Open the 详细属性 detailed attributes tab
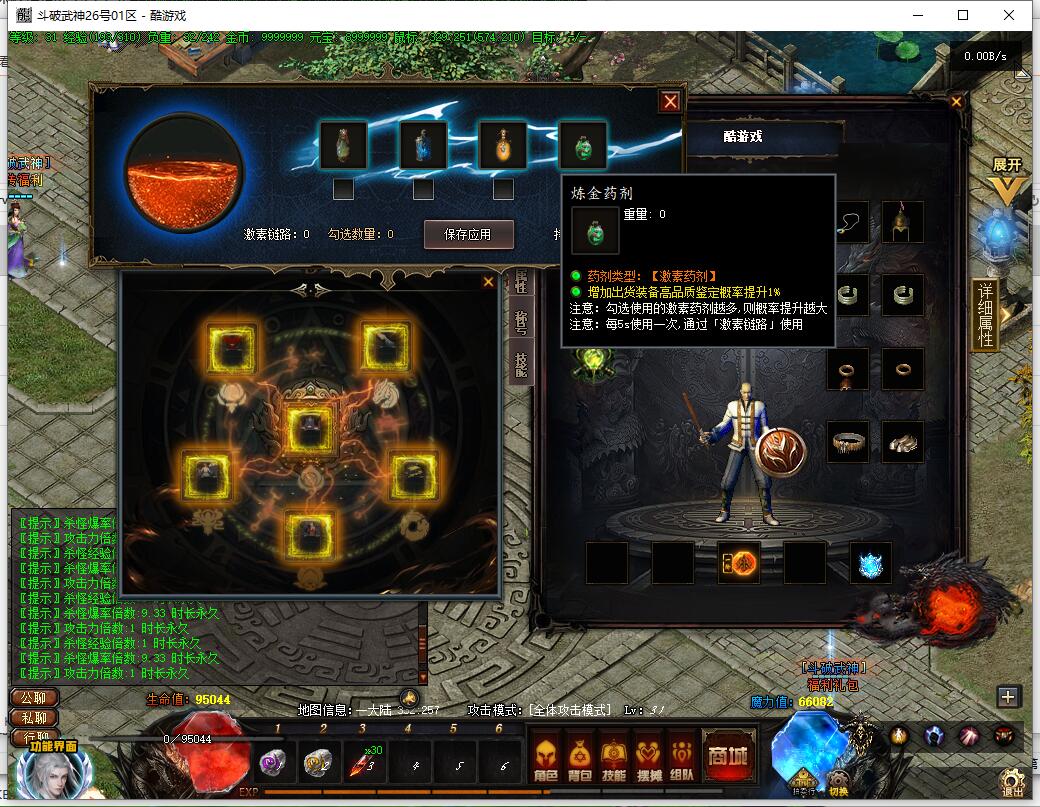This screenshot has width=1040, height=807. coord(985,315)
